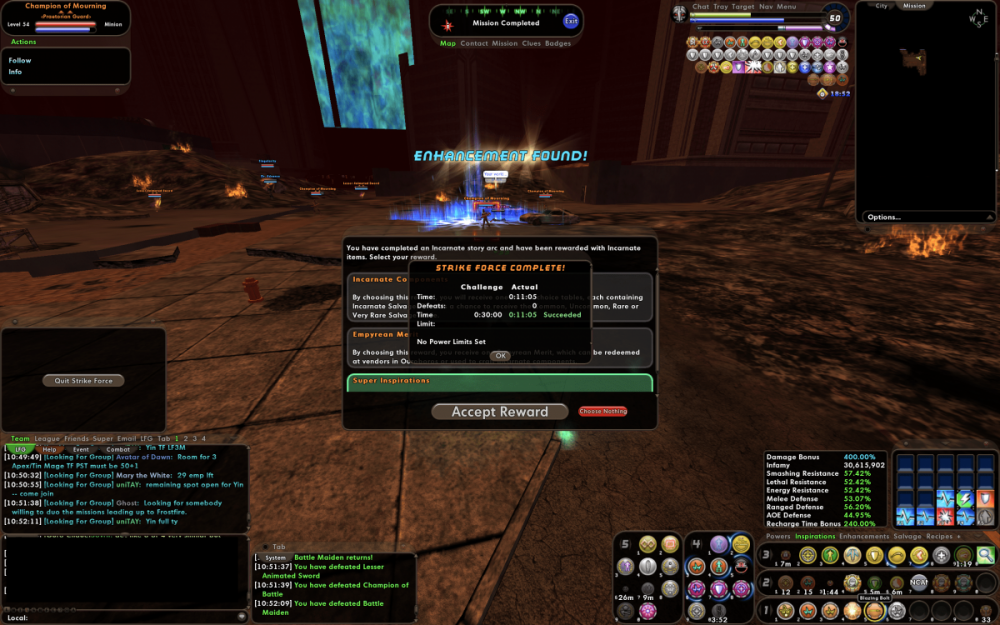The width and height of the screenshot is (1000, 625).
Task: Click the Choose Nothing button
Action: 603,412
